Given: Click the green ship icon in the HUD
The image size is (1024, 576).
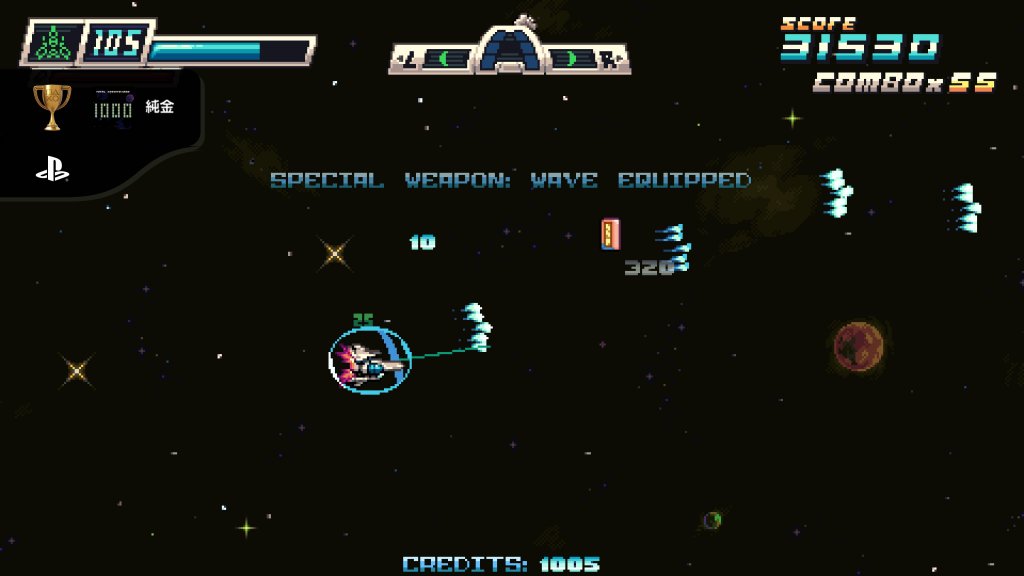Looking at the screenshot, I should (50, 44).
